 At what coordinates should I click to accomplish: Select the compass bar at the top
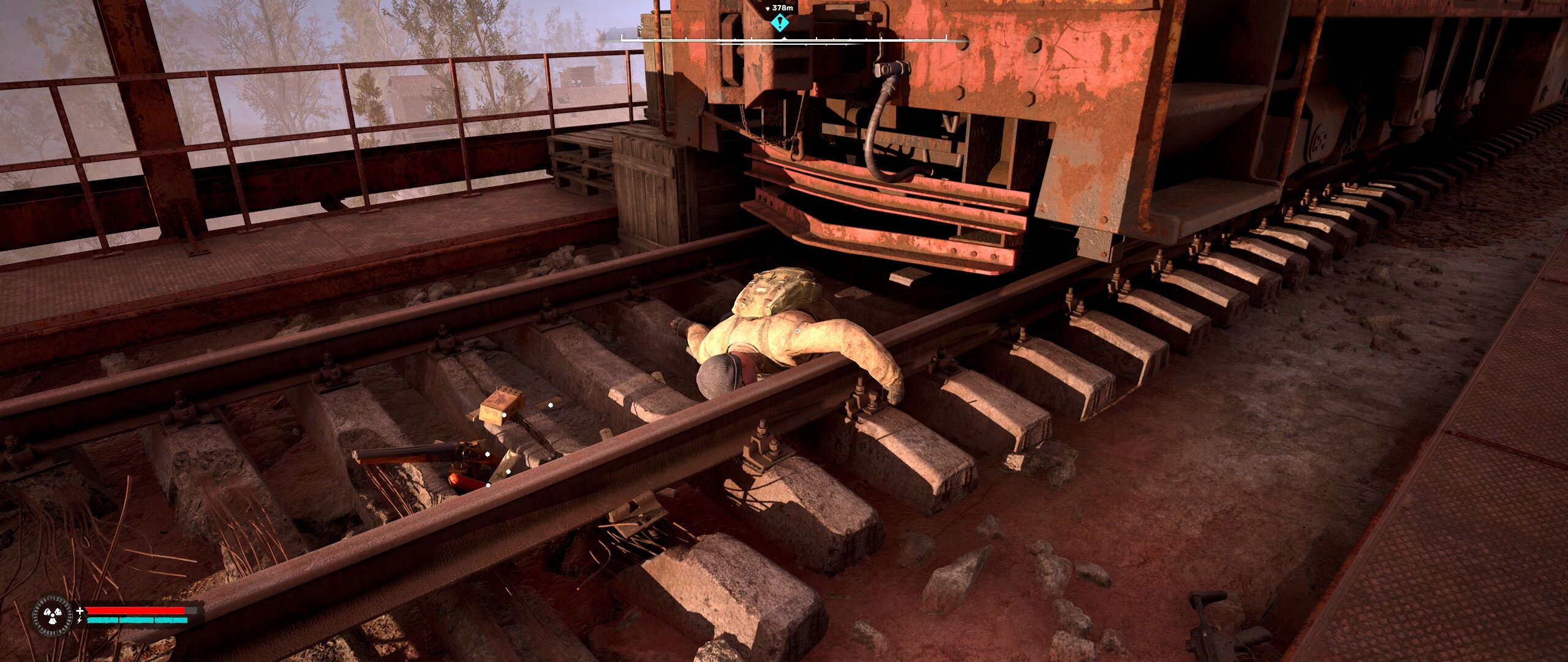point(784,39)
